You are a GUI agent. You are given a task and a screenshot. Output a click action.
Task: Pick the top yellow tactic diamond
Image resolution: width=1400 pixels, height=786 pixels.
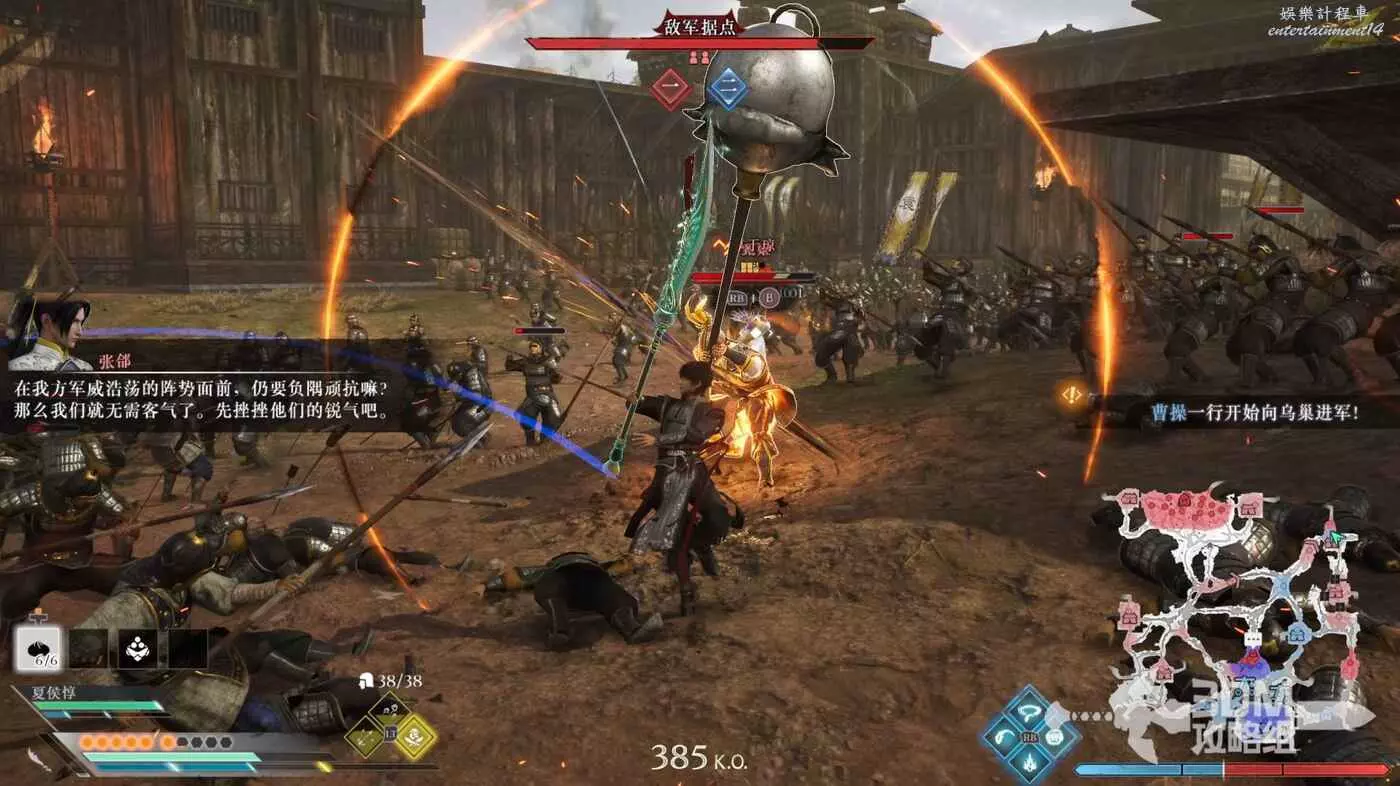389,711
